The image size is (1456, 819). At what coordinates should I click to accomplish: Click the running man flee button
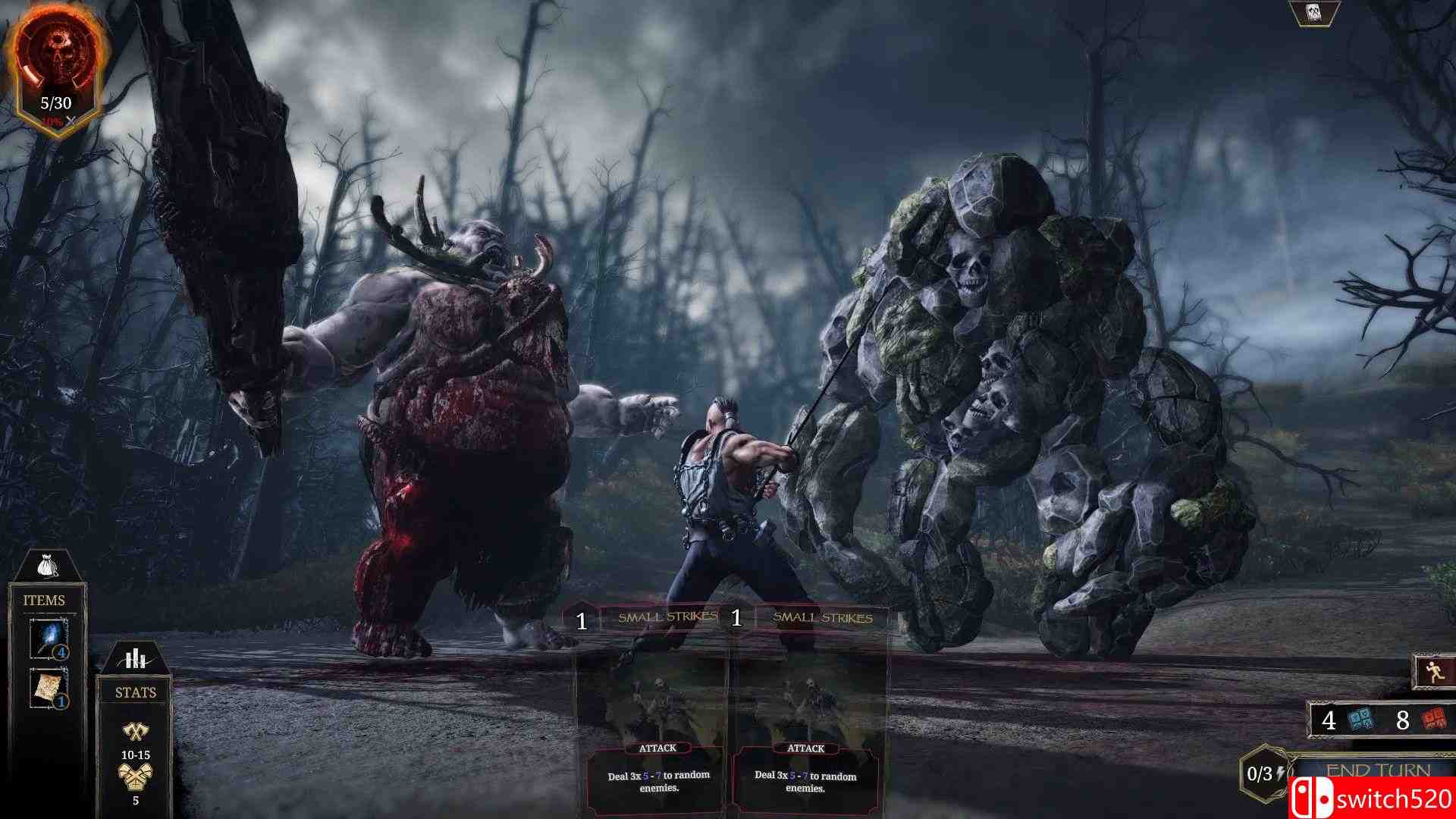pyautogui.click(x=1432, y=672)
